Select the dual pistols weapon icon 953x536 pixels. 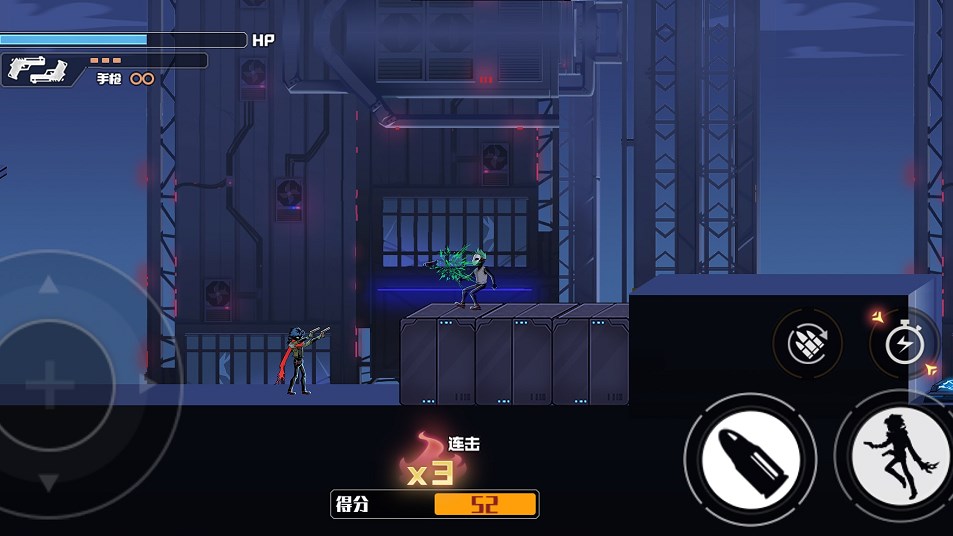[x=36, y=69]
